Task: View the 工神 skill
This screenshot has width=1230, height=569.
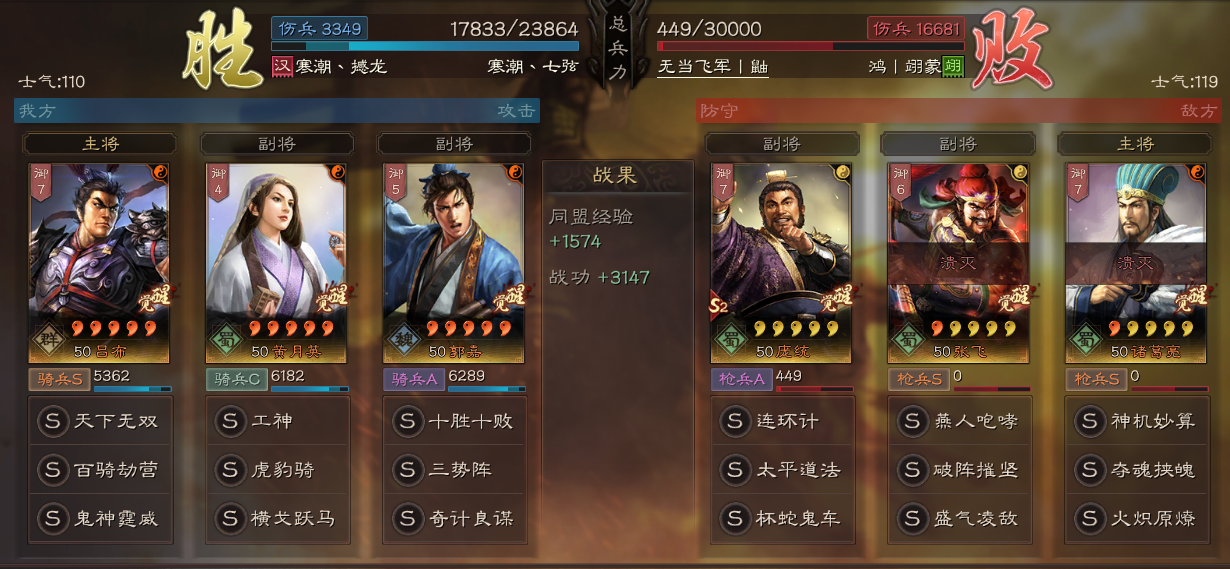Action: point(276,421)
